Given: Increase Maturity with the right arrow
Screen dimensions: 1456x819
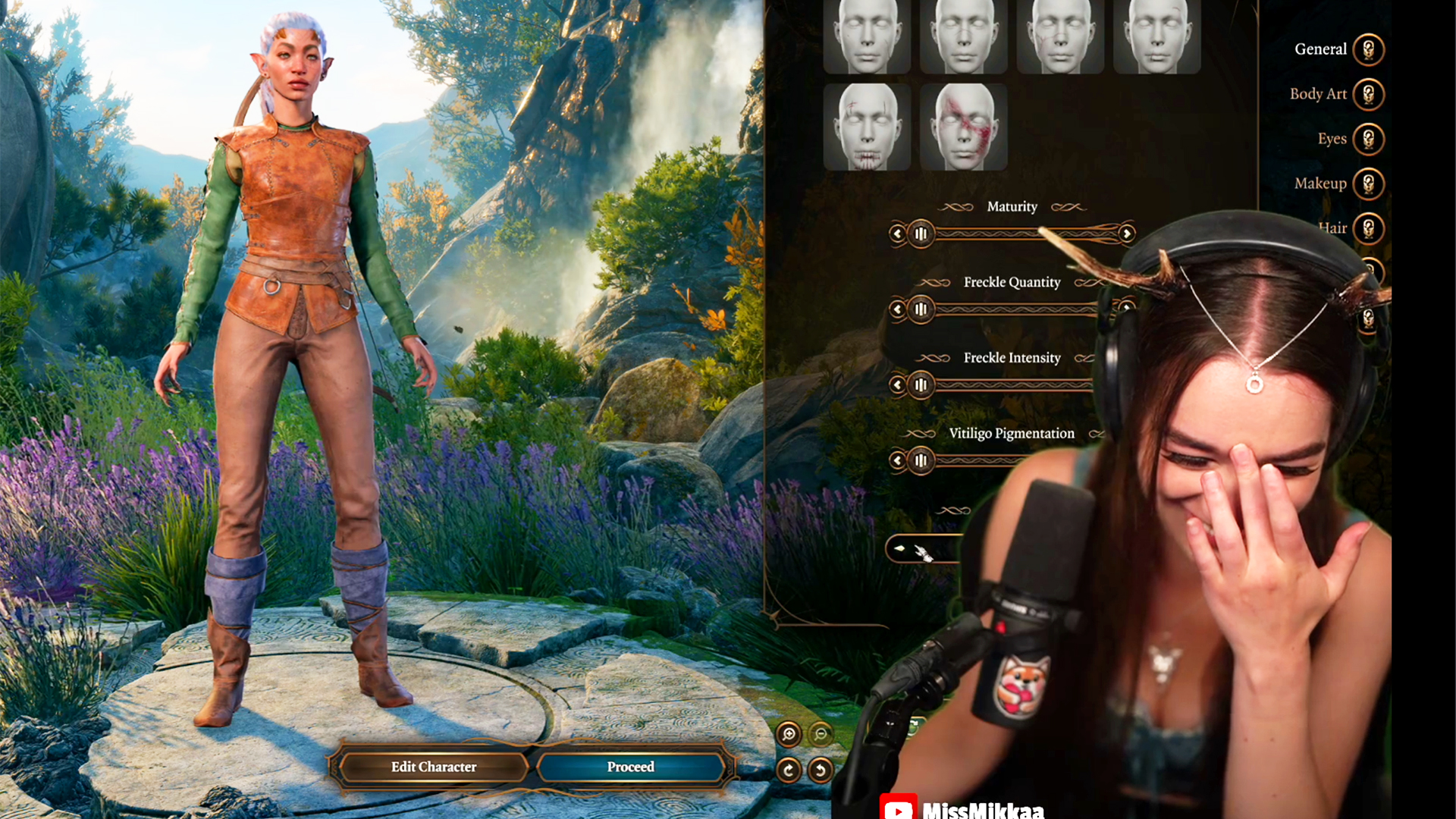Looking at the screenshot, I should [x=1128, y=234].
